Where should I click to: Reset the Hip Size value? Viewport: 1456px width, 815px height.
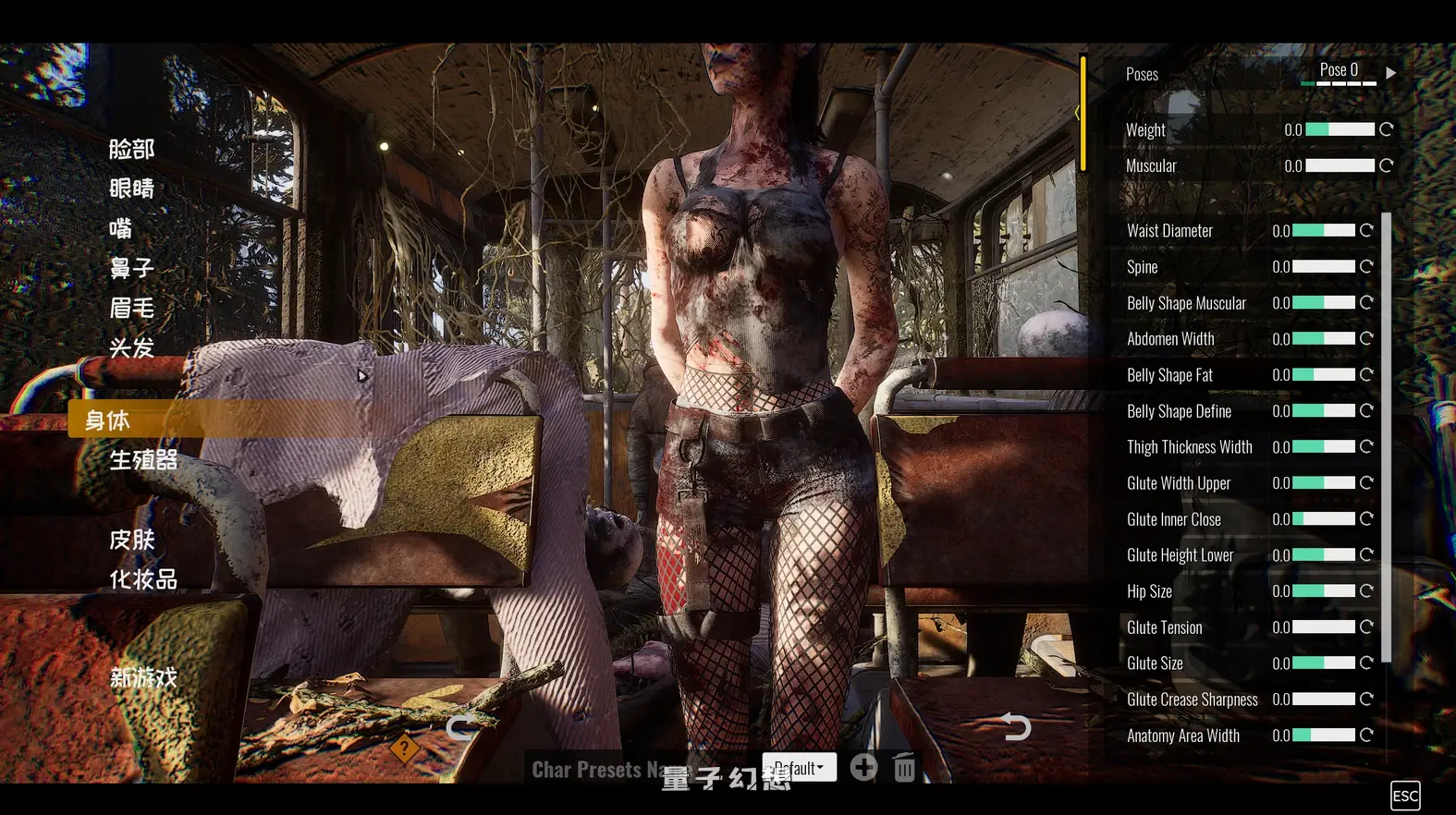pyautogui.click(x=1366, y=591)
